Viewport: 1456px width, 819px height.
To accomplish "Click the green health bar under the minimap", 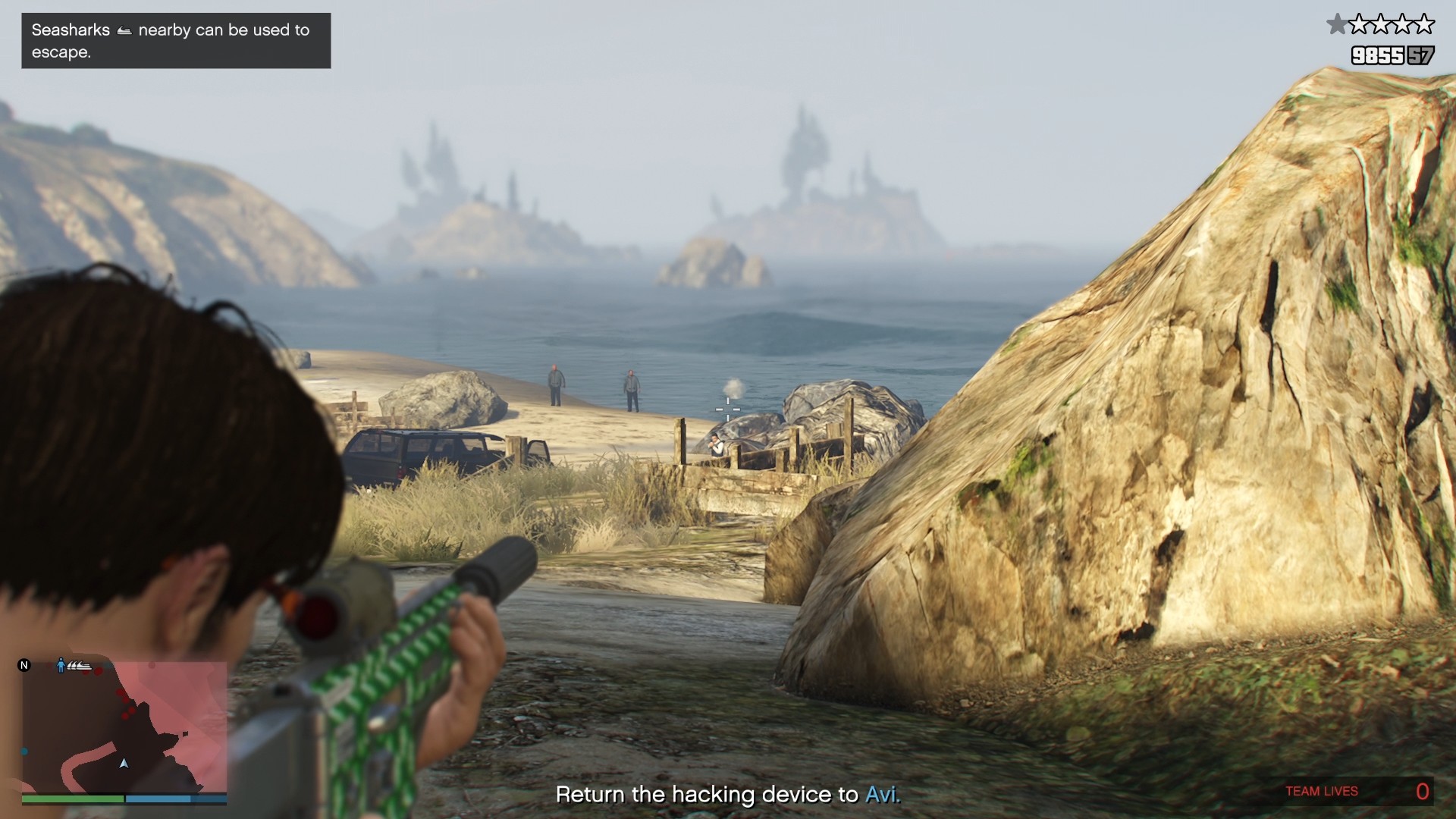I will (74, 799).
